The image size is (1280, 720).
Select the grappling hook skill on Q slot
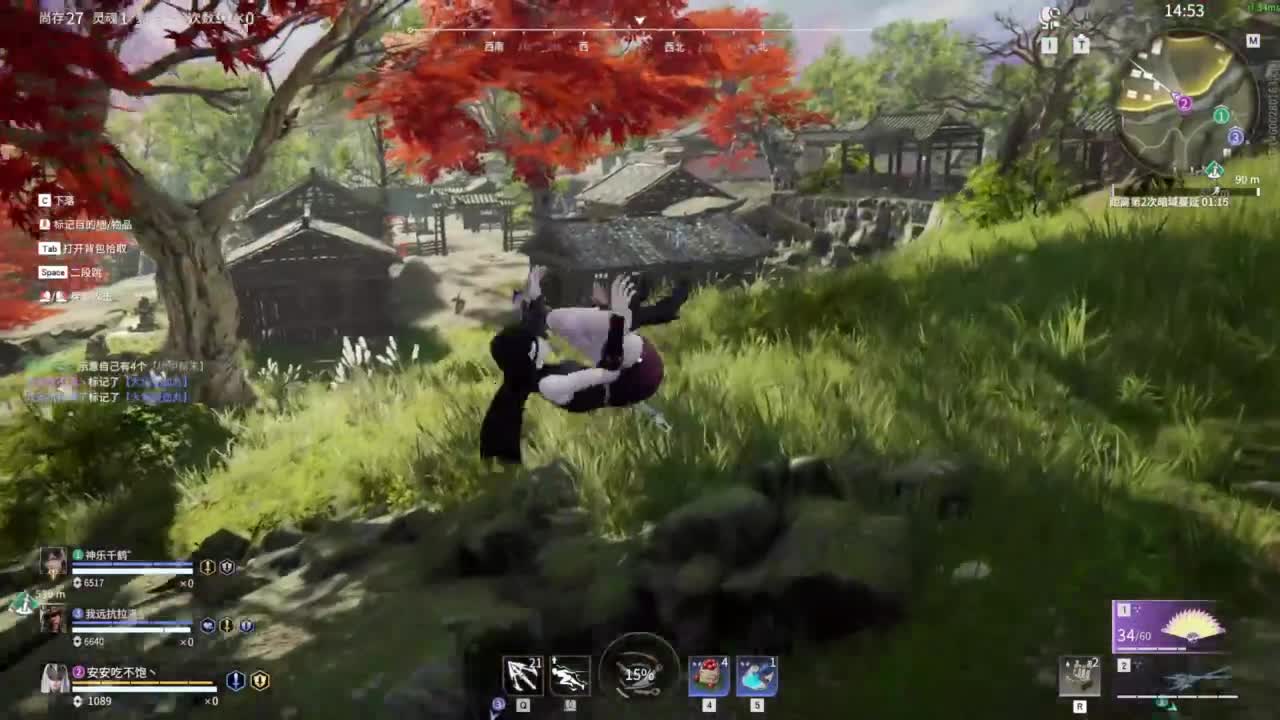pos(522,675)
